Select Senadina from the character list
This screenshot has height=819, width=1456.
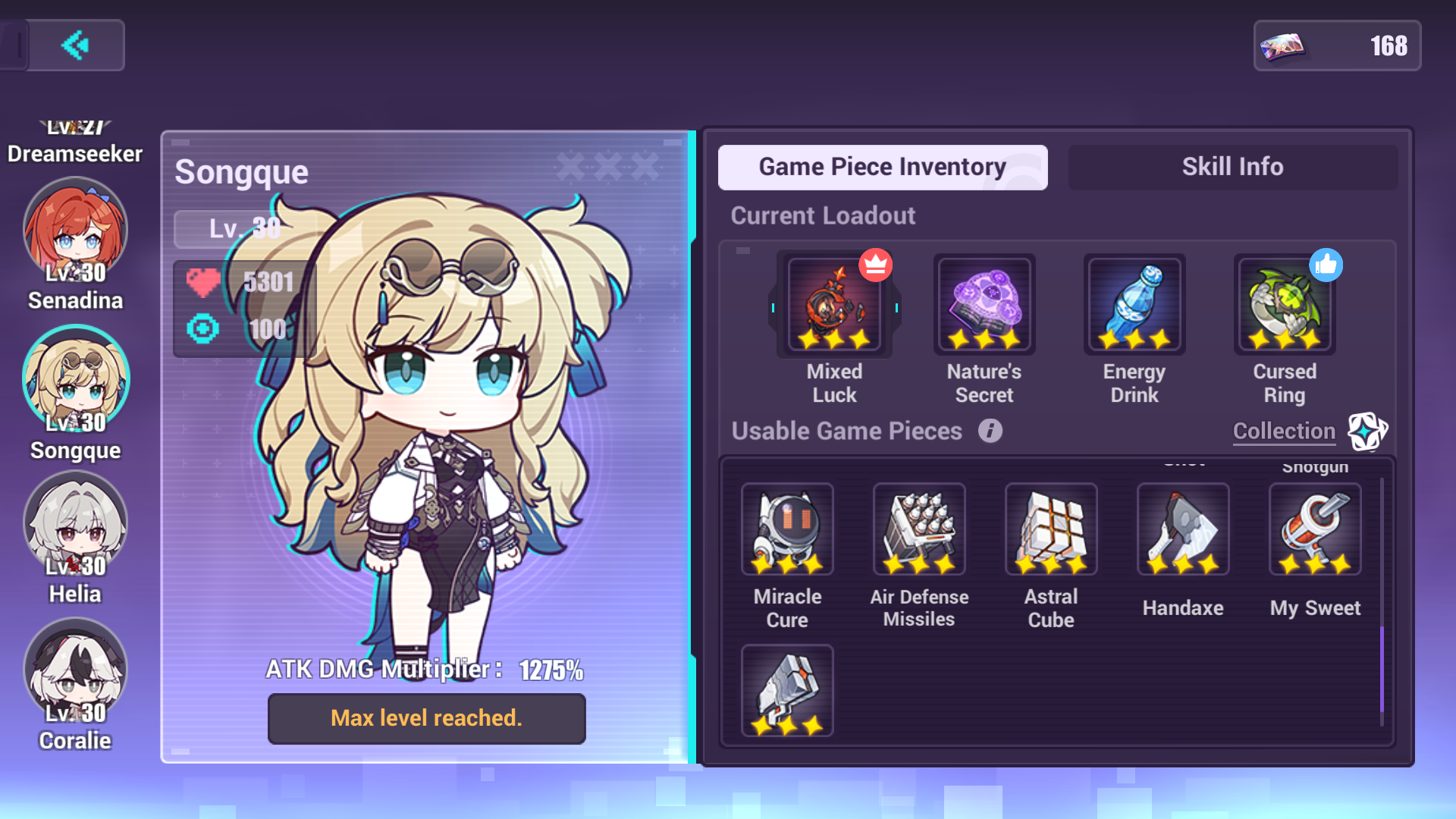[75, 227]
